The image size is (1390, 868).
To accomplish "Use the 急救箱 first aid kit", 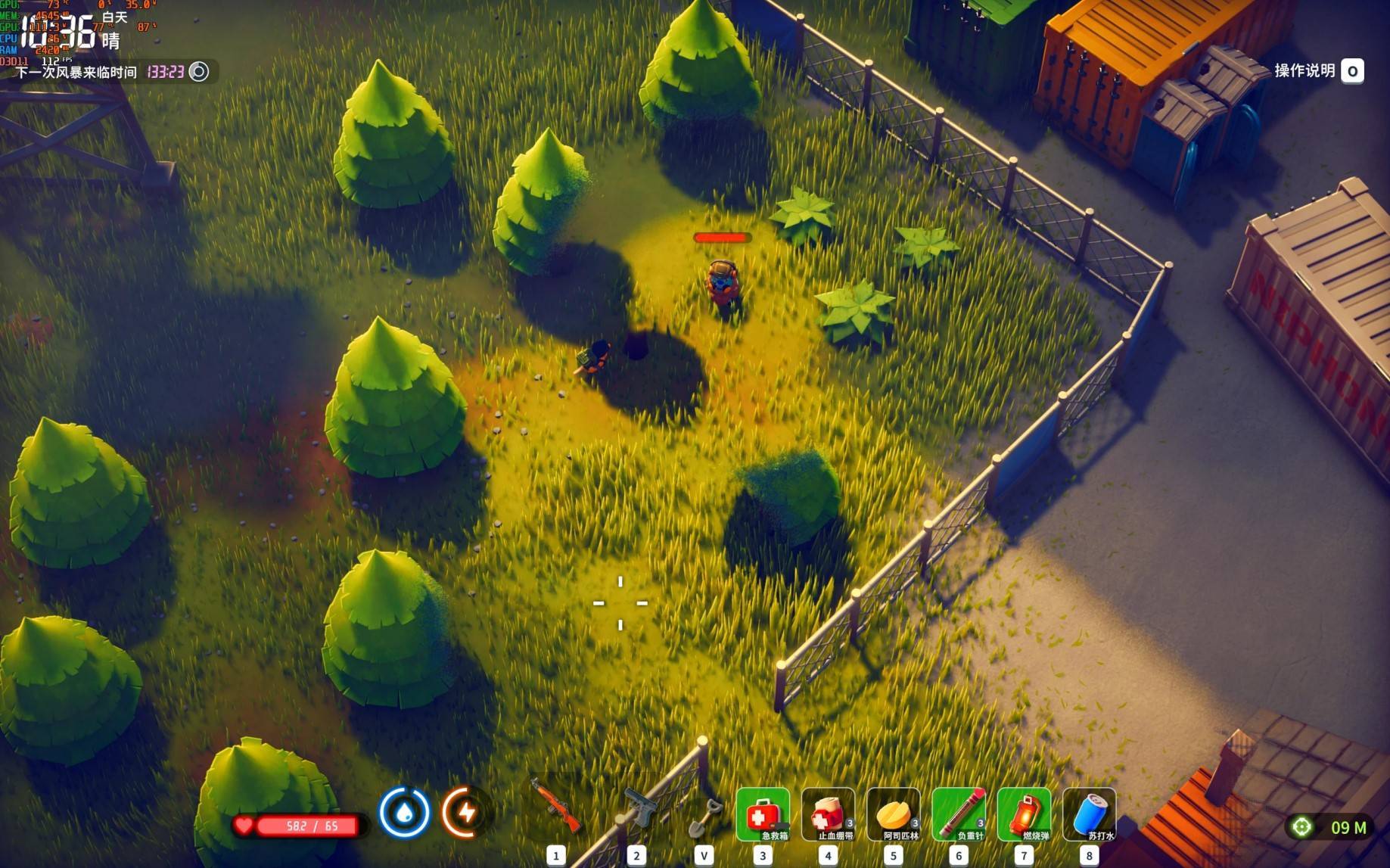I will coord(763,815).
